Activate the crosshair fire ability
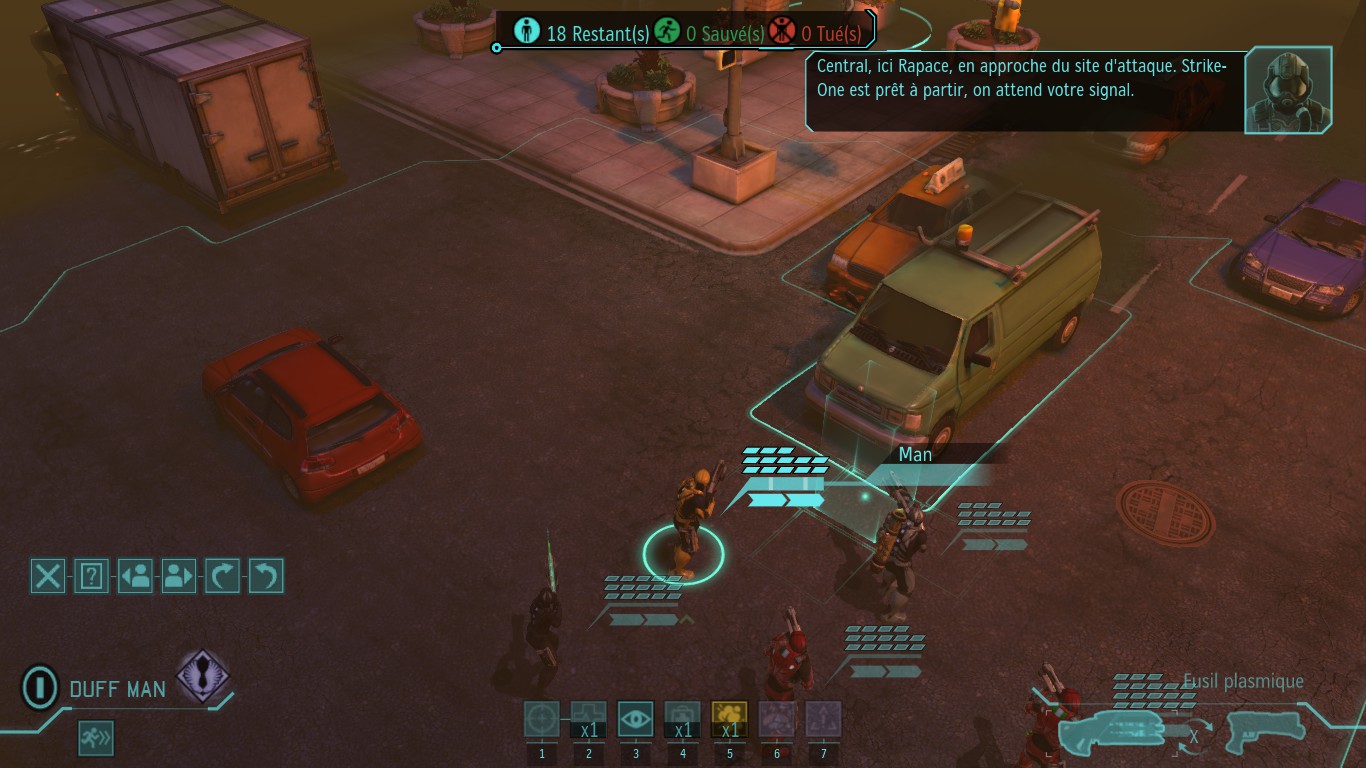 (542, 719)
